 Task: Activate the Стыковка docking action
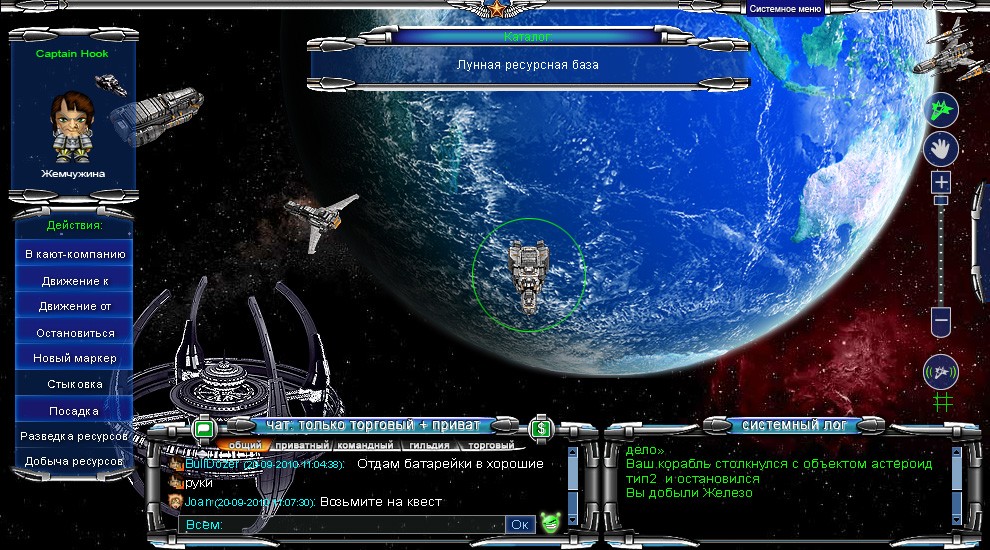coord(75,384)
